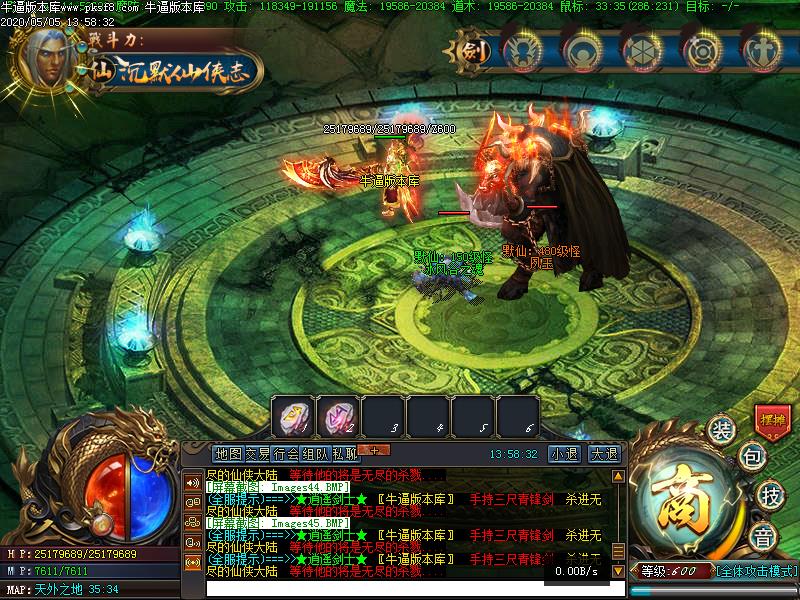Open skills with the 技 button
The height and width of the screenshot is (600, 800).
coord(769,494)
